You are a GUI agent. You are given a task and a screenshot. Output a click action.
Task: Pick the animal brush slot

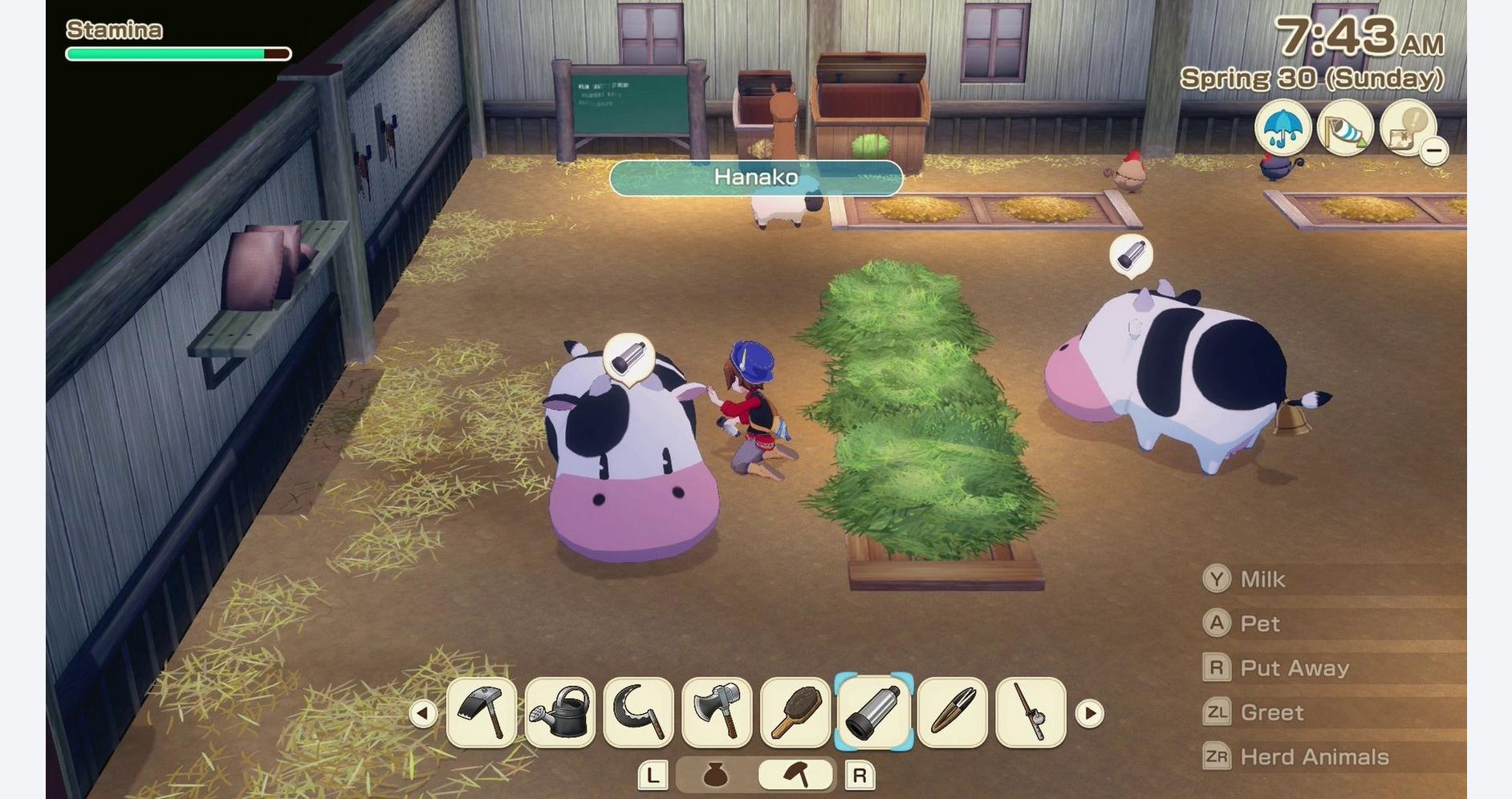coord(795,712)
